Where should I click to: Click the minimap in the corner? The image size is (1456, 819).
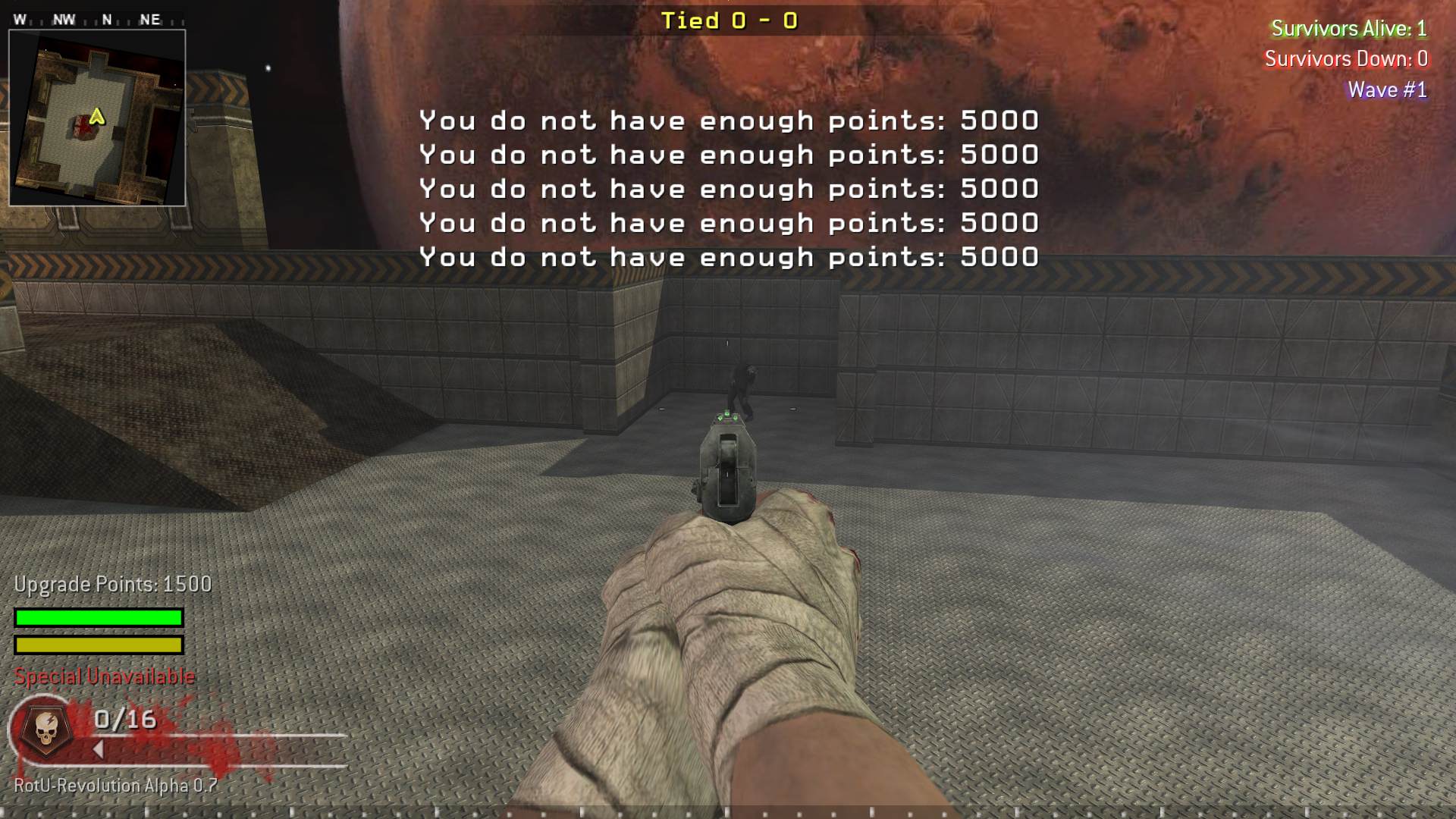pyautogui.click(x=97, y=118)
